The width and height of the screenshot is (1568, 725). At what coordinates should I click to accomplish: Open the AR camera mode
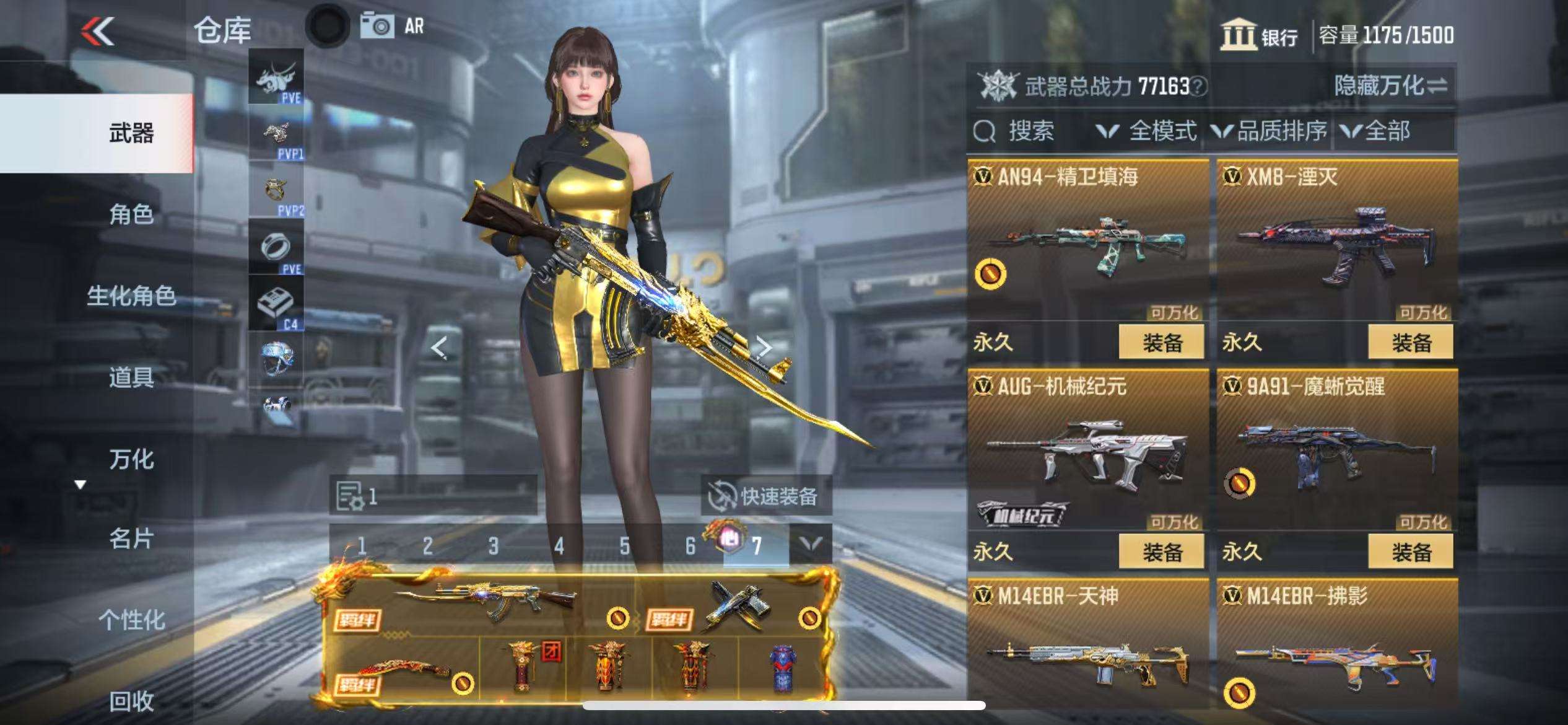coord(393,26)
